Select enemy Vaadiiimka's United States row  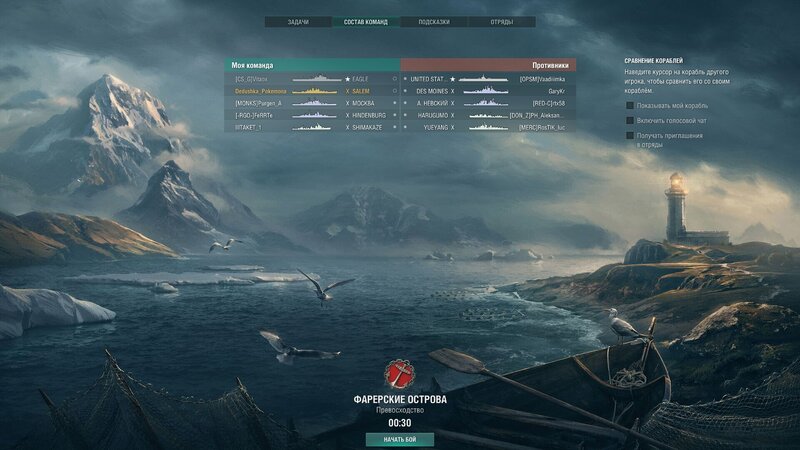[x=488, y=78]
